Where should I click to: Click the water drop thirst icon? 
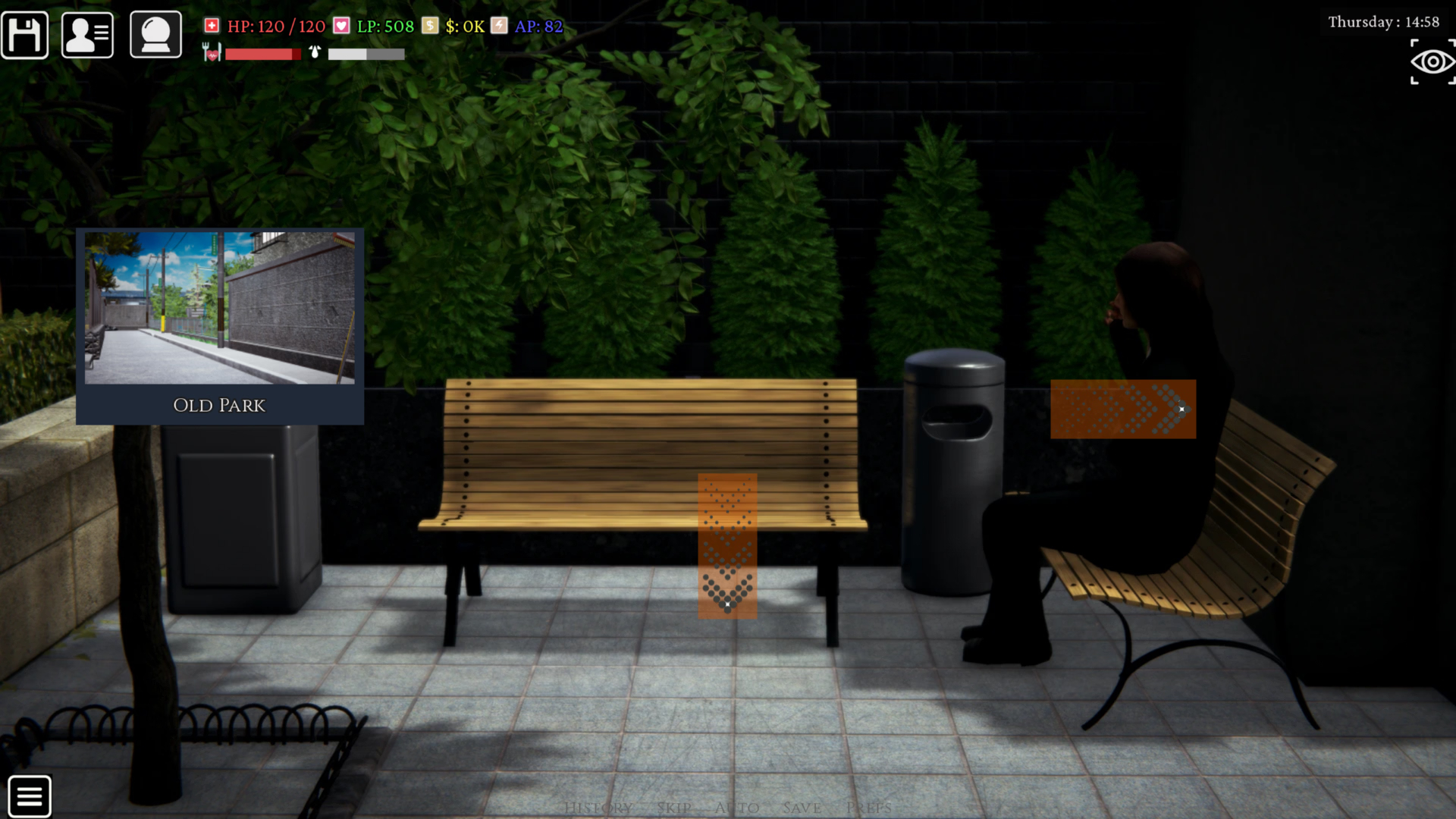pos(313,53)
